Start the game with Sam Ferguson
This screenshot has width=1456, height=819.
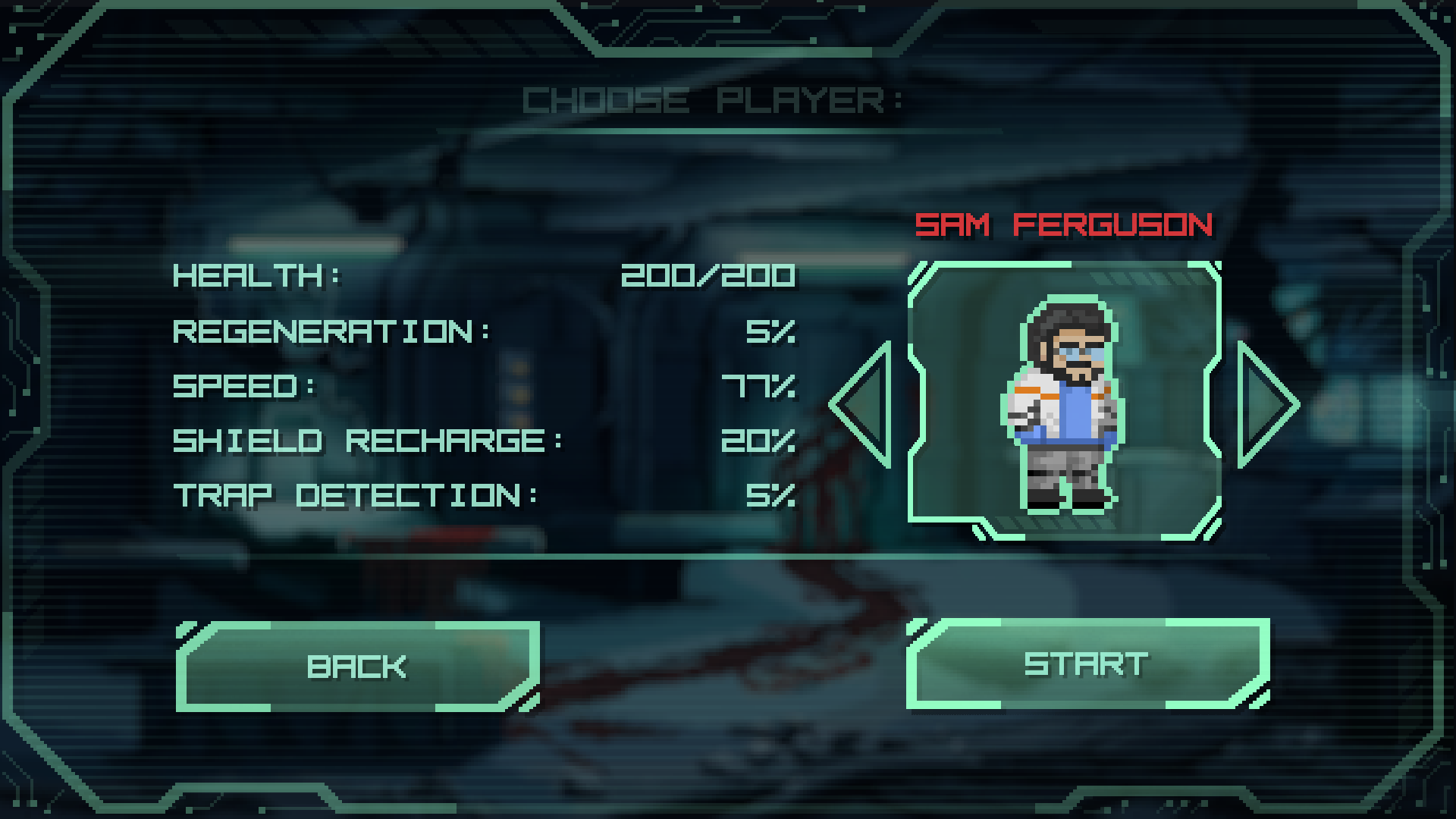tap(1087, 664)
